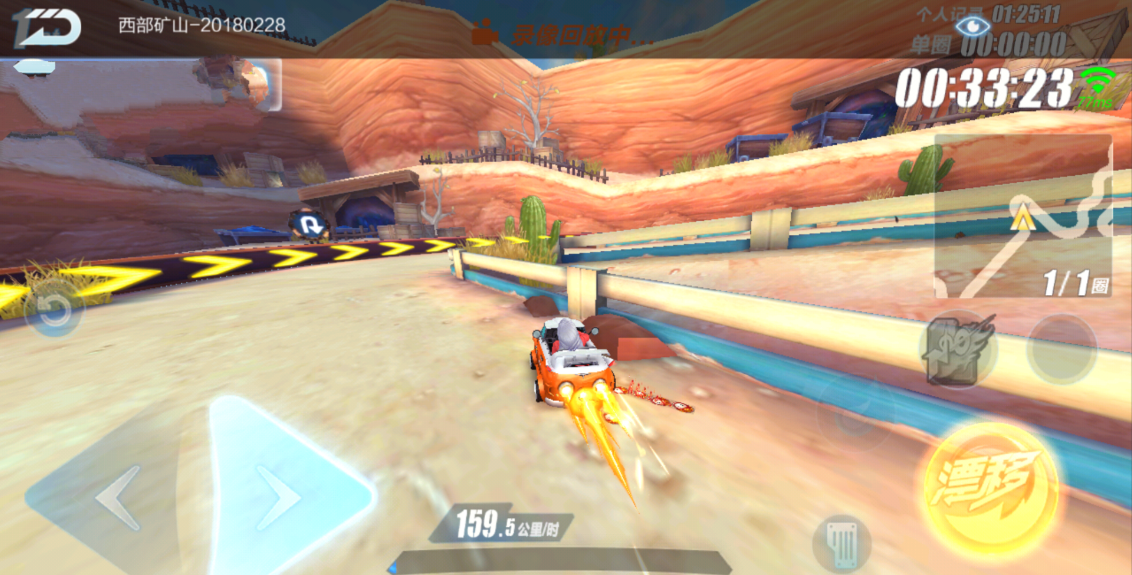Tap the back arrow to exit the replay
1132x575 pixels.
tap(46, 28)
